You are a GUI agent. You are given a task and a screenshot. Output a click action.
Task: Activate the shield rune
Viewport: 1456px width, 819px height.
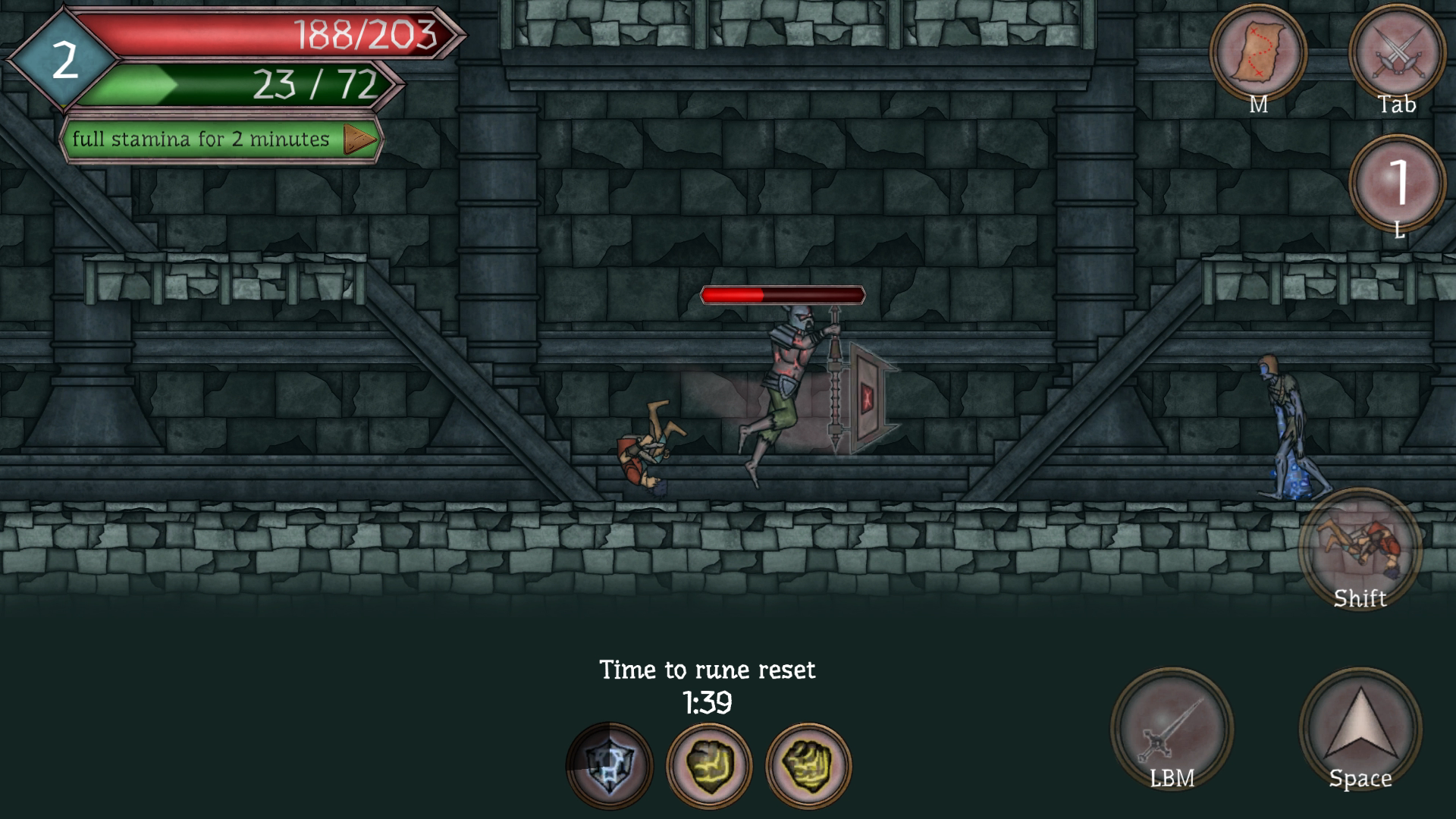tap(609, 765)
